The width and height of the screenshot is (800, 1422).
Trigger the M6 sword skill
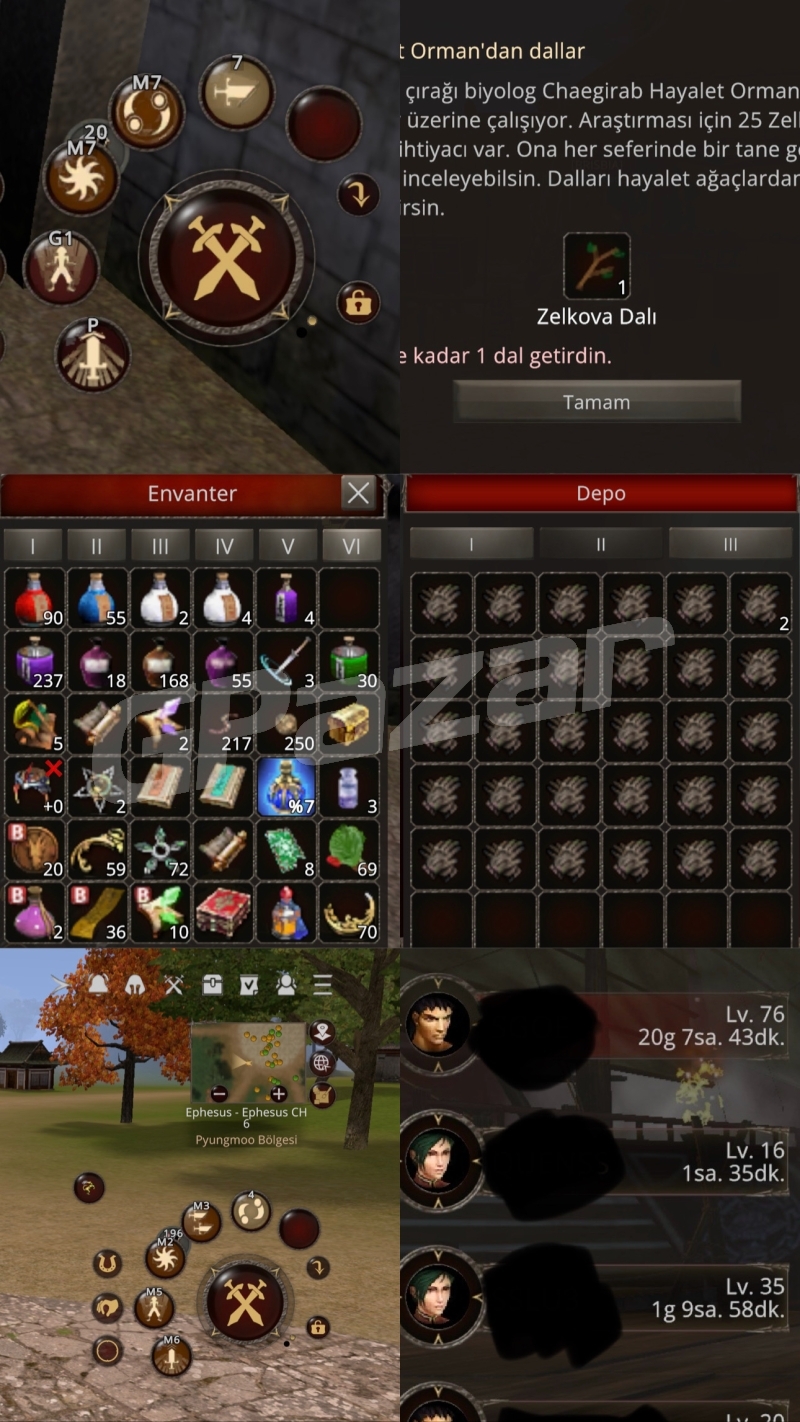click(x=172, y=1355)
